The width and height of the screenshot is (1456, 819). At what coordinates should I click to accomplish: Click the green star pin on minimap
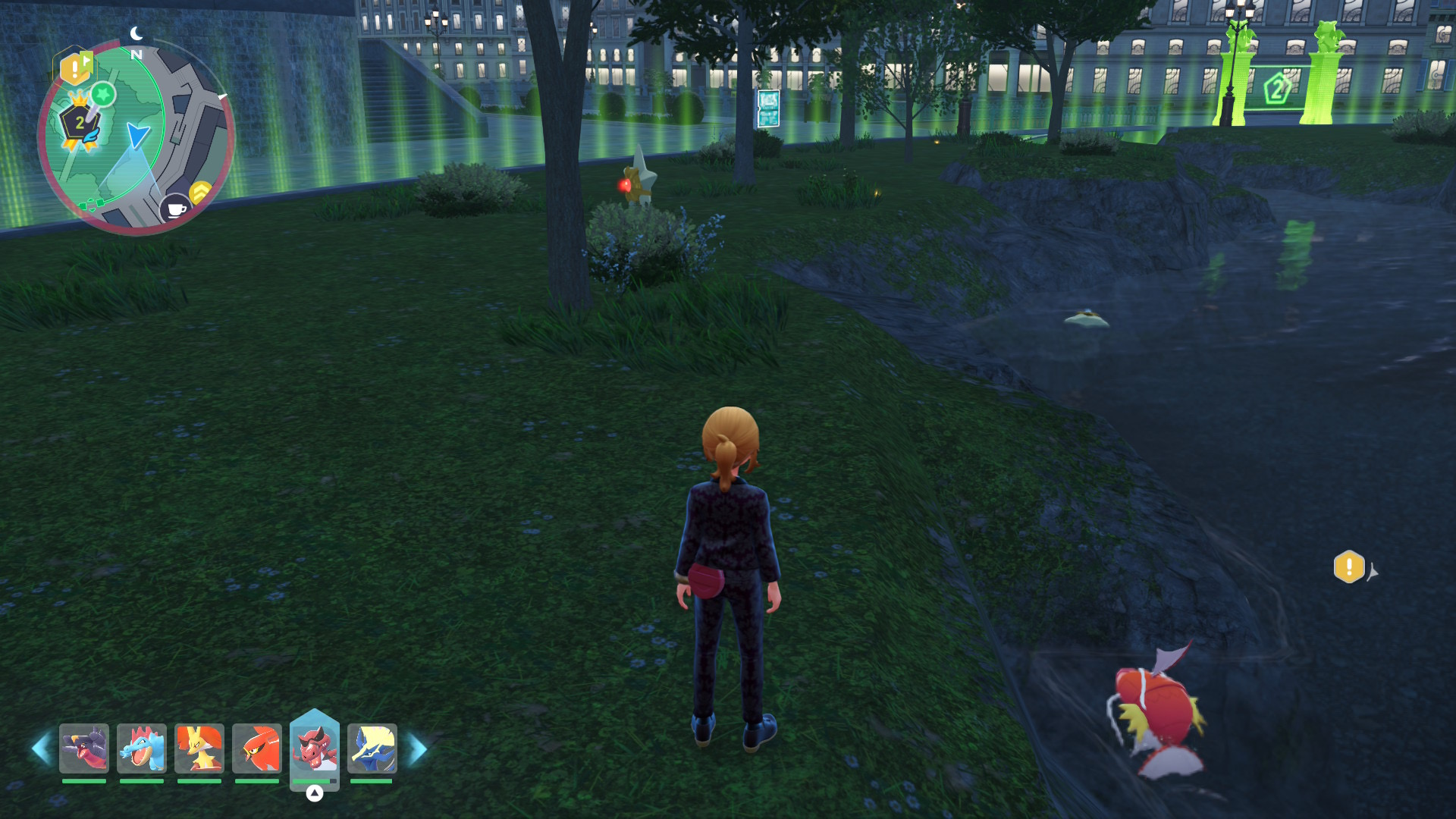click(103, 95)
